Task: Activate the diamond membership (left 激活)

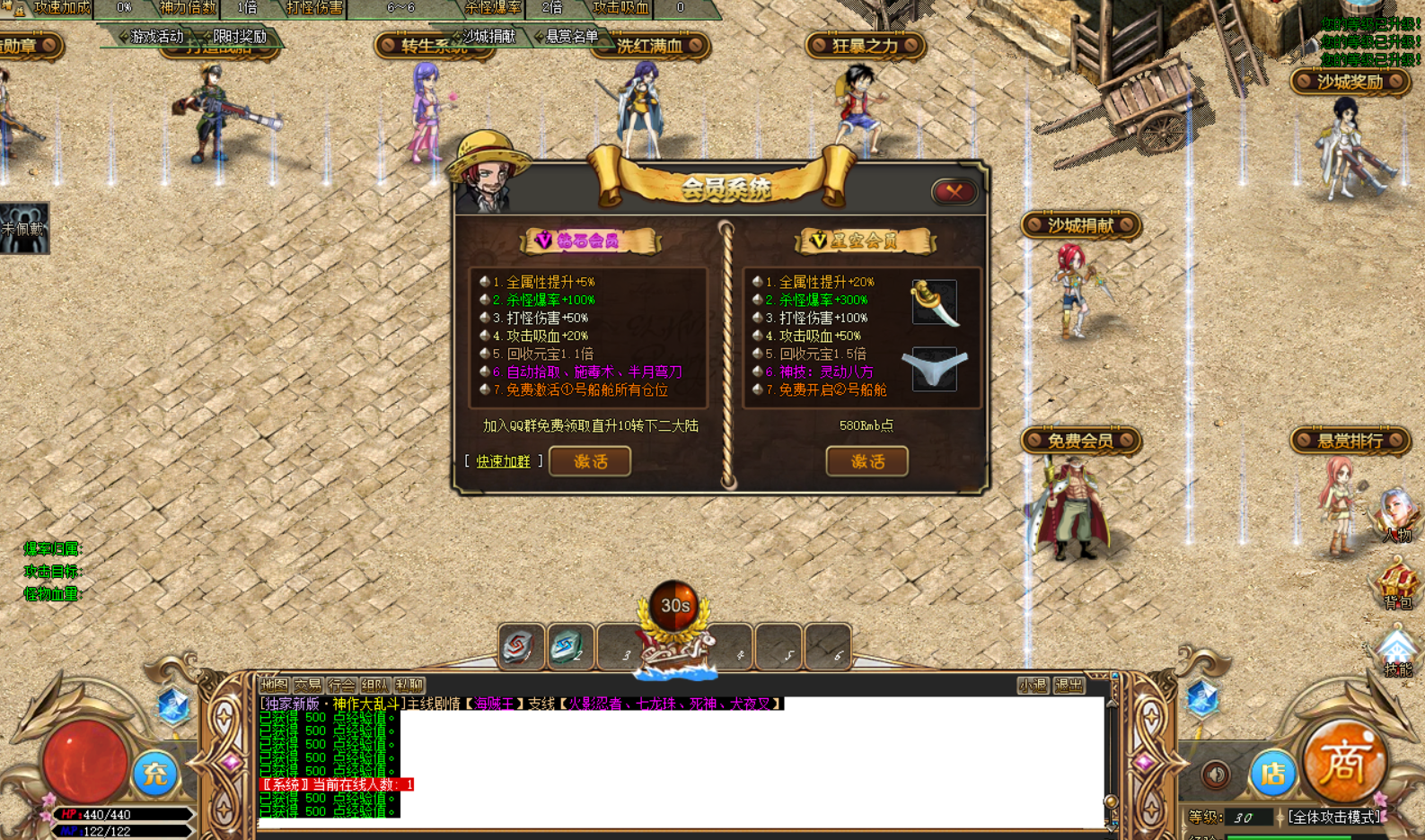Action: 590,461
